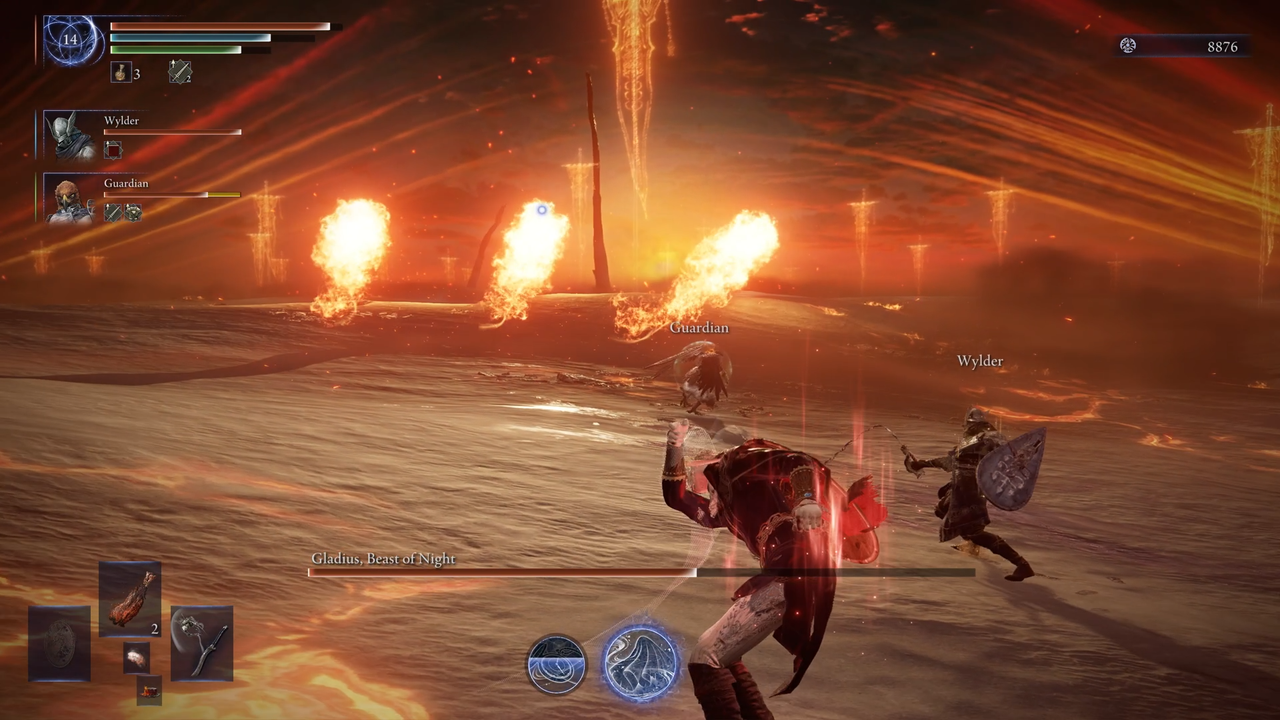This screenshot has width=1280, height=720.
Task: Use the roasted meat item slot
Action: point(130,599)
